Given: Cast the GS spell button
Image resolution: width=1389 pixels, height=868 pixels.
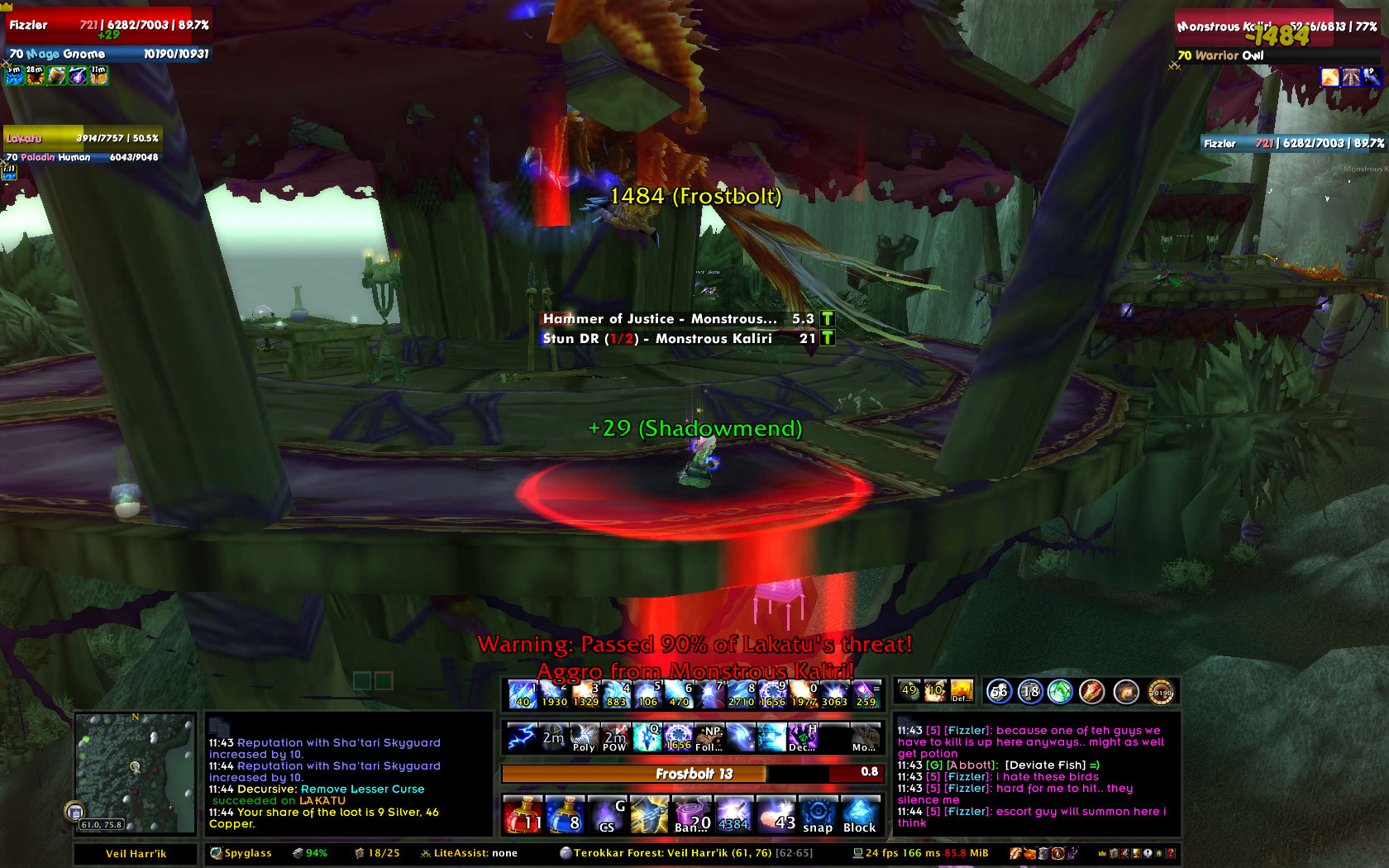Looking at the screenshot, I should point(608,814).
